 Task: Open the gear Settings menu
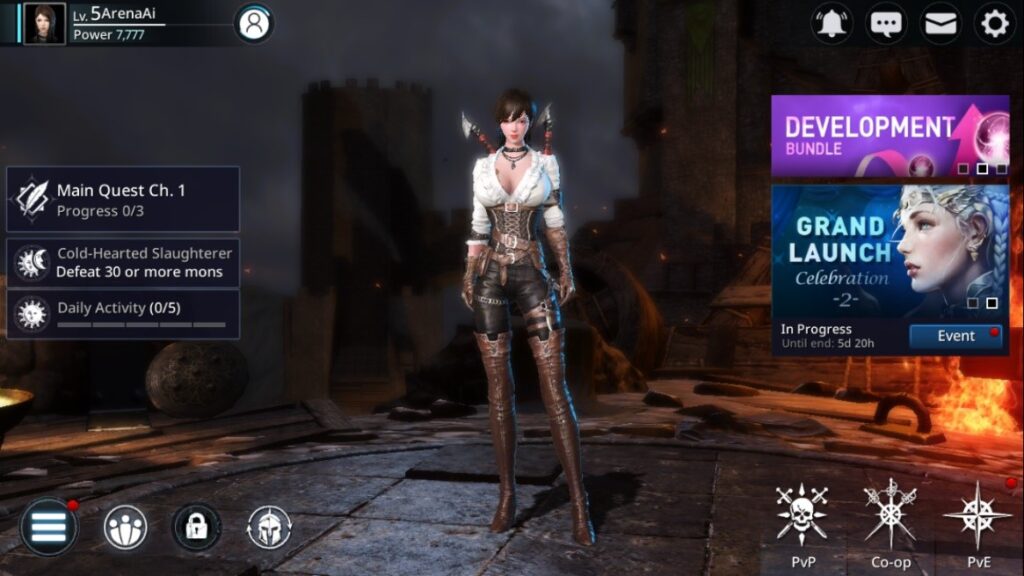(994, 24)
